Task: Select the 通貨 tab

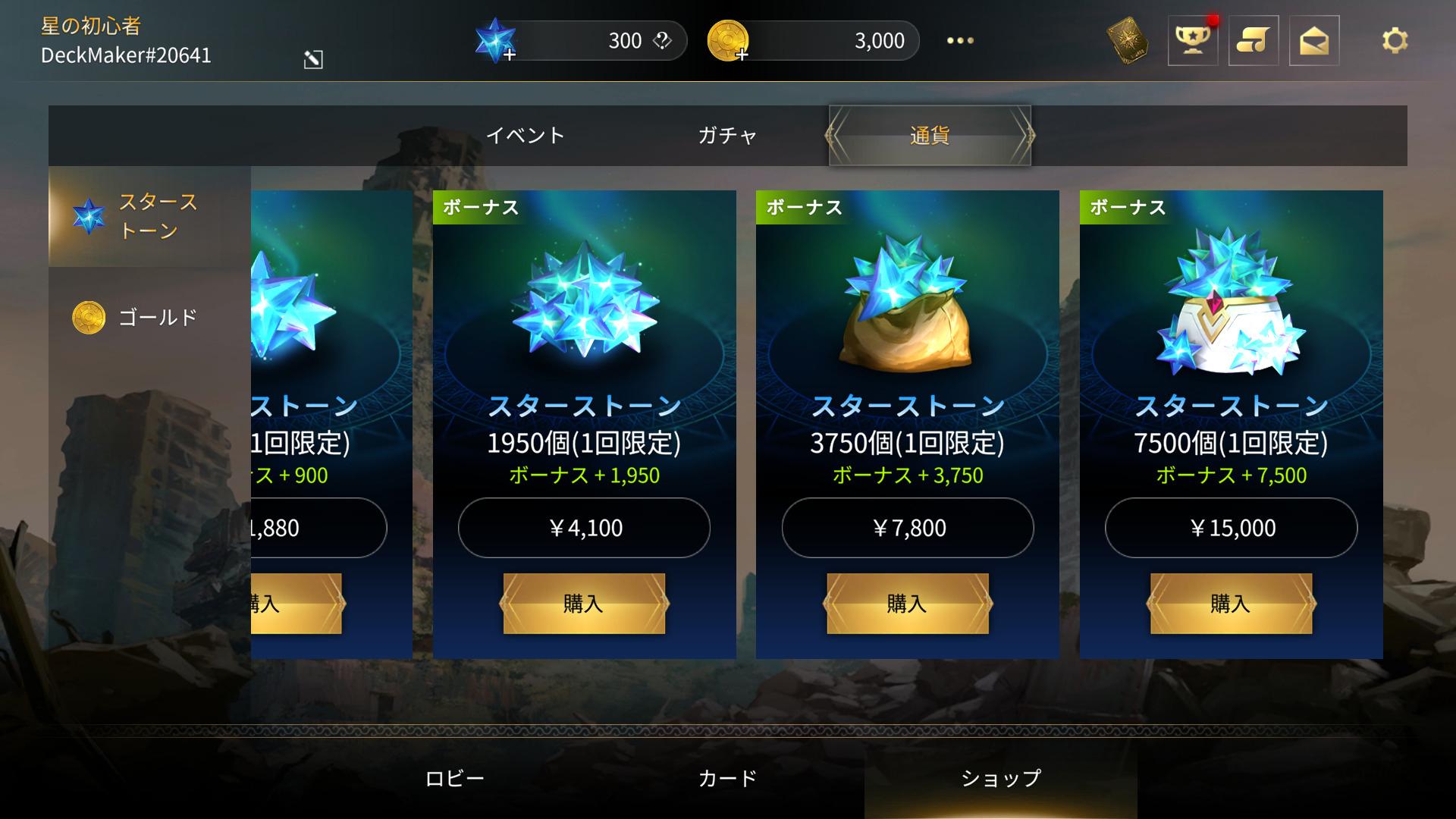Action: pyautogui.click(x=930, y=136)
